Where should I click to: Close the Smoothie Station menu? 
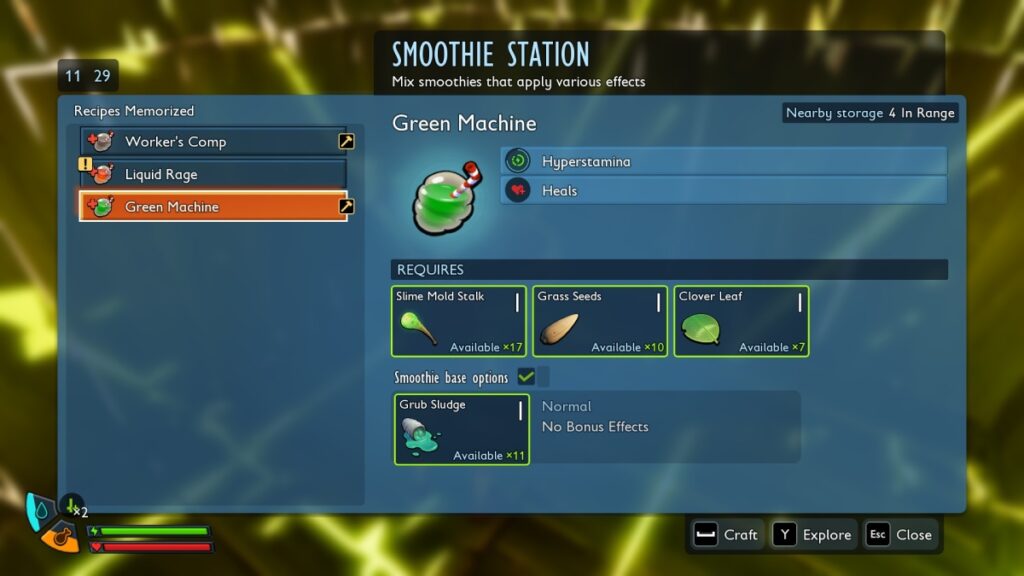point(900,535)
